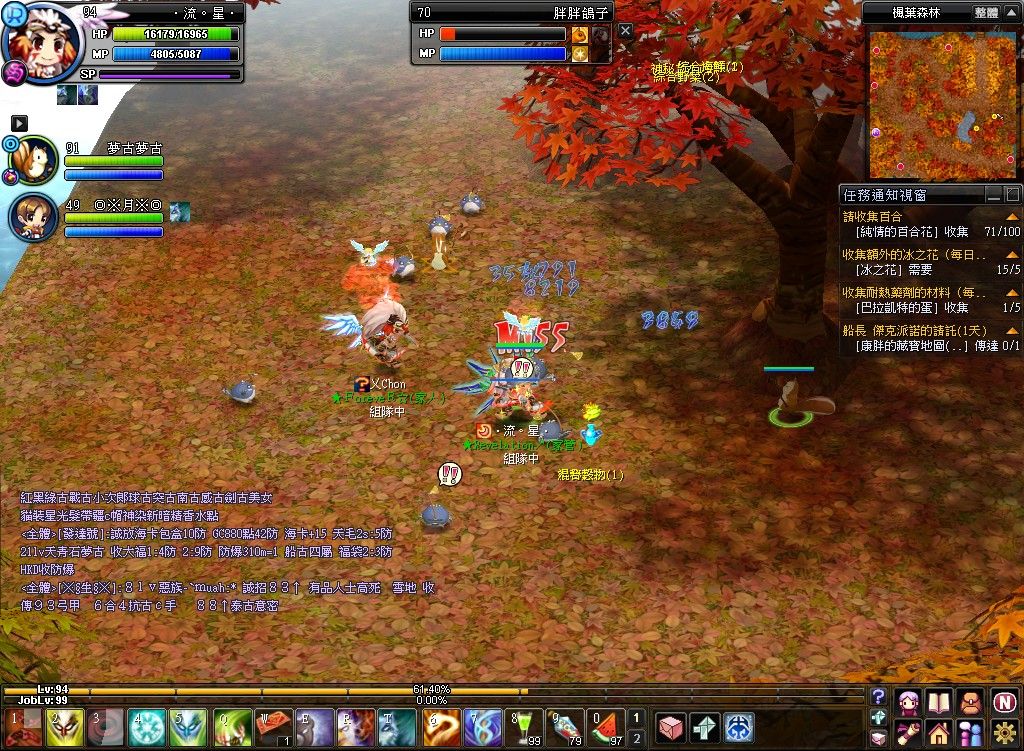
Task: Open the red N icon menu
Action: click(1005, 702)
